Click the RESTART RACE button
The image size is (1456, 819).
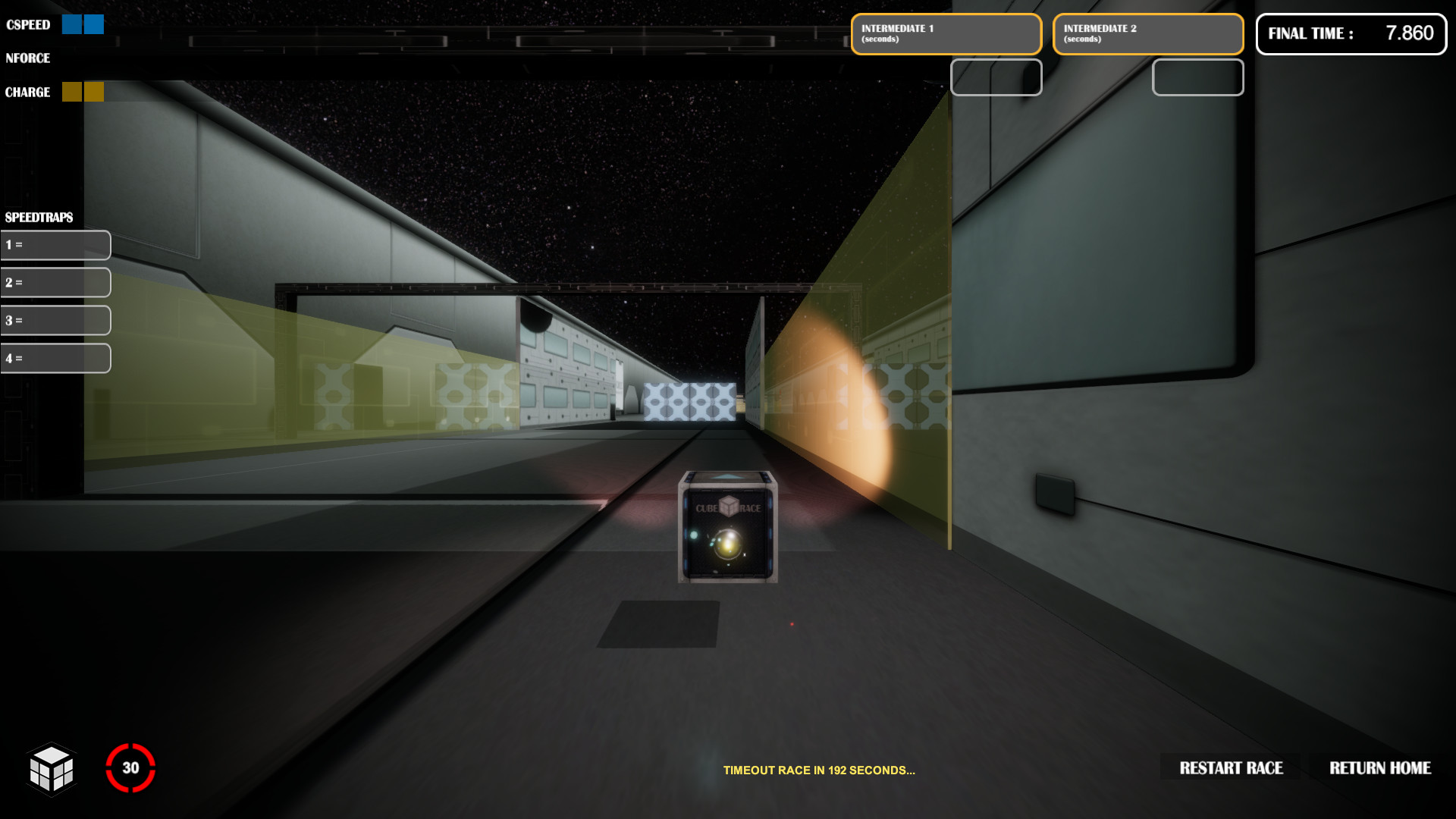(x=1230, y=768)
